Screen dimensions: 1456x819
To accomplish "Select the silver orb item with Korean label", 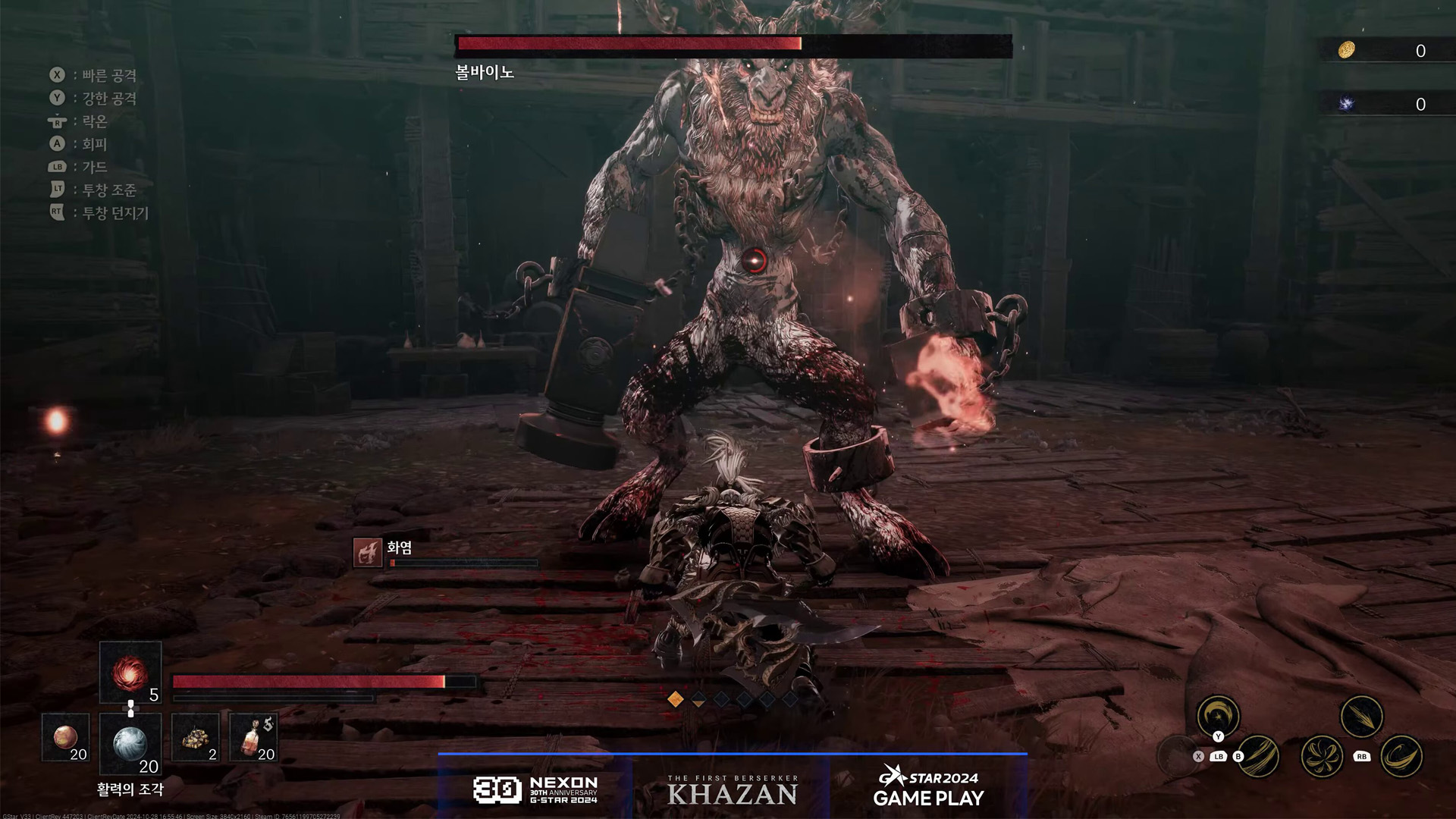I will pyautogui.click(x=130, y=744).
